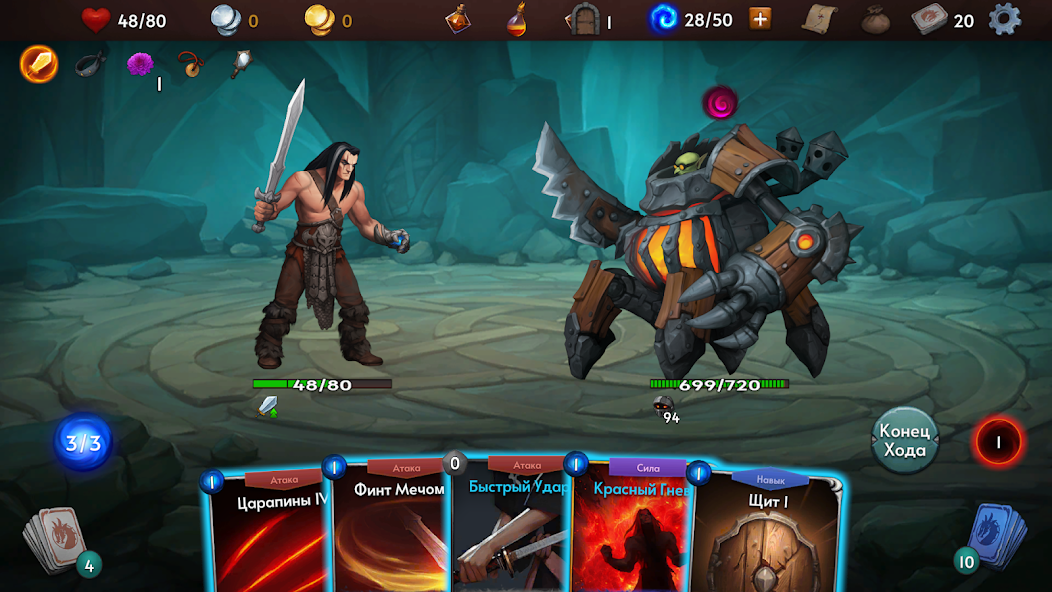The image size is (1052, 592).
Task: Open the draw pile with 4 cards
Action: coord(60,543)
